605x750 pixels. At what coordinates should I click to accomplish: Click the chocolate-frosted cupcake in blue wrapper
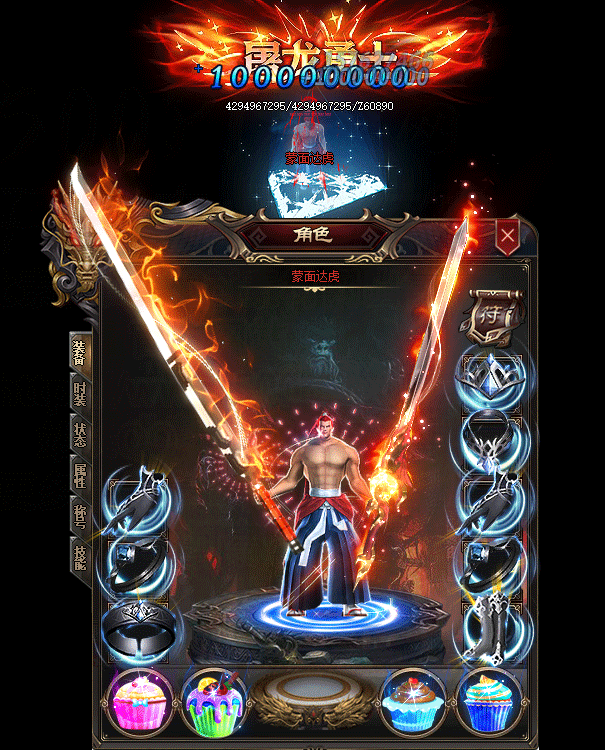point(413,700)
